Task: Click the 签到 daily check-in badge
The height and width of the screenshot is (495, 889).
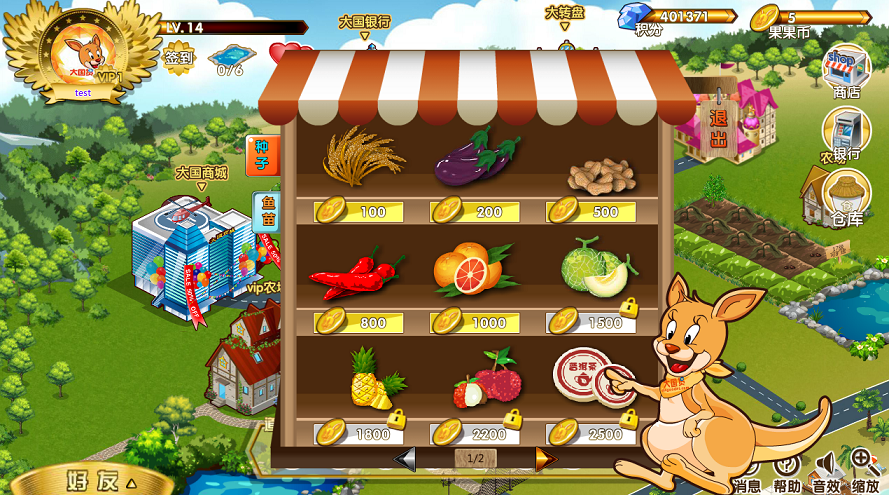Action: 180,58
